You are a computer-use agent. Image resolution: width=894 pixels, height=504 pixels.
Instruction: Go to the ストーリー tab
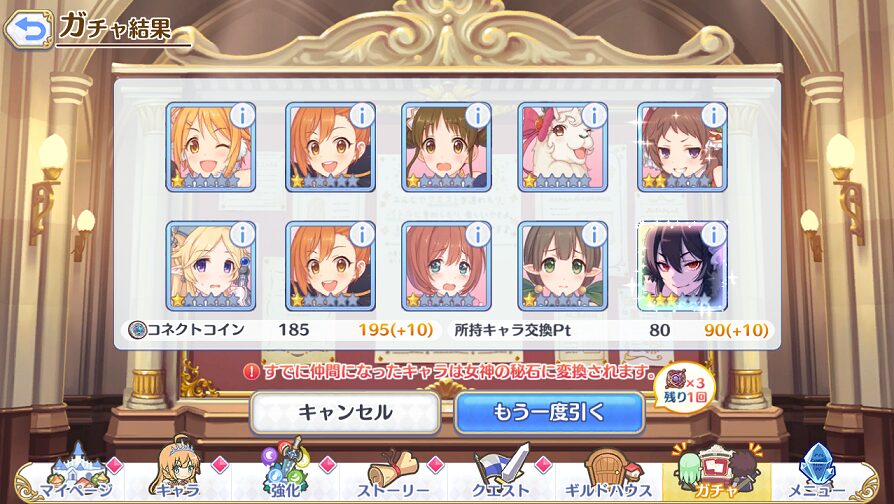(x=393, y=478)
